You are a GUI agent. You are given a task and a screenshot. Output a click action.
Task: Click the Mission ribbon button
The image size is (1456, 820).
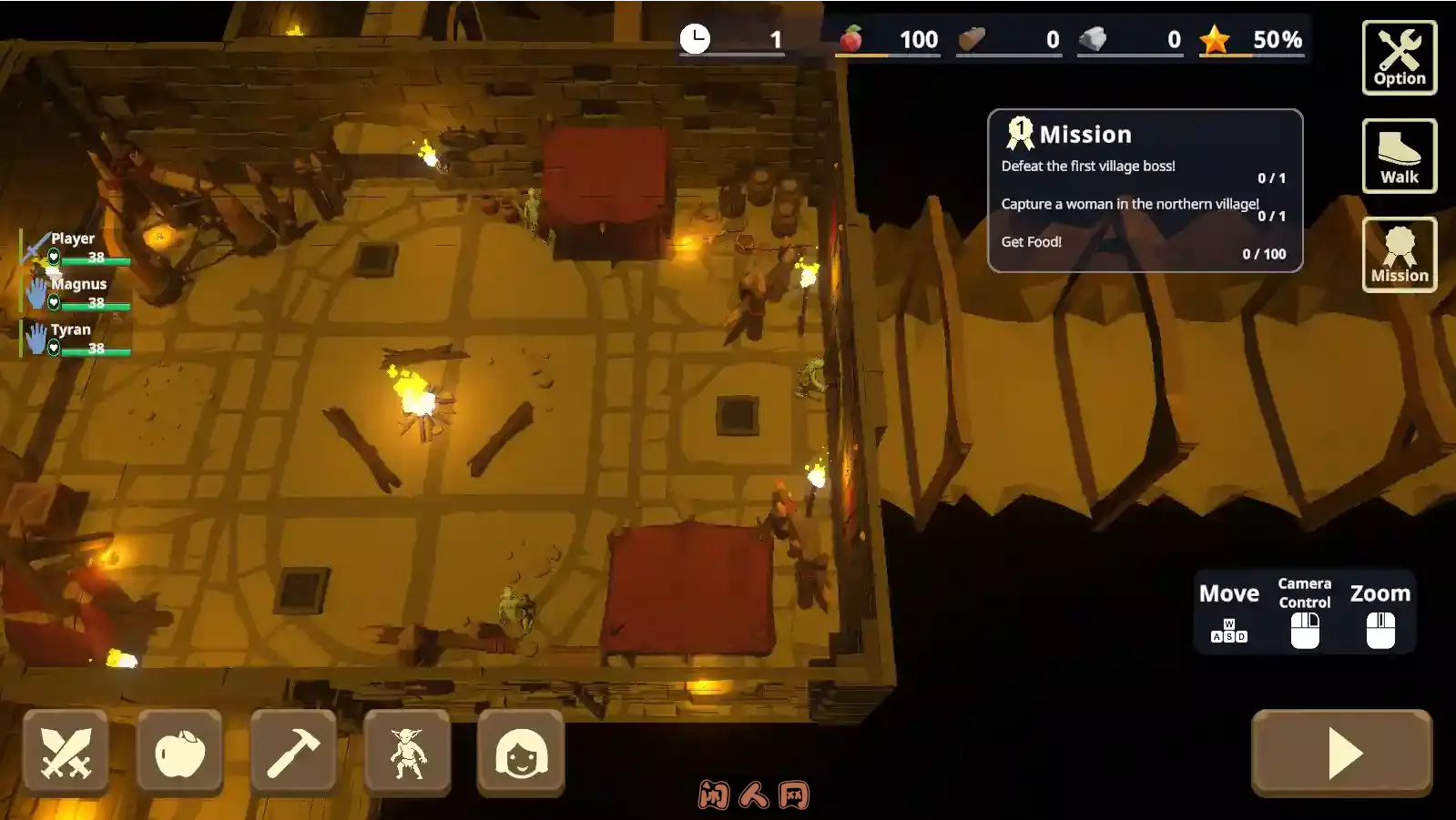(1399, 254)
